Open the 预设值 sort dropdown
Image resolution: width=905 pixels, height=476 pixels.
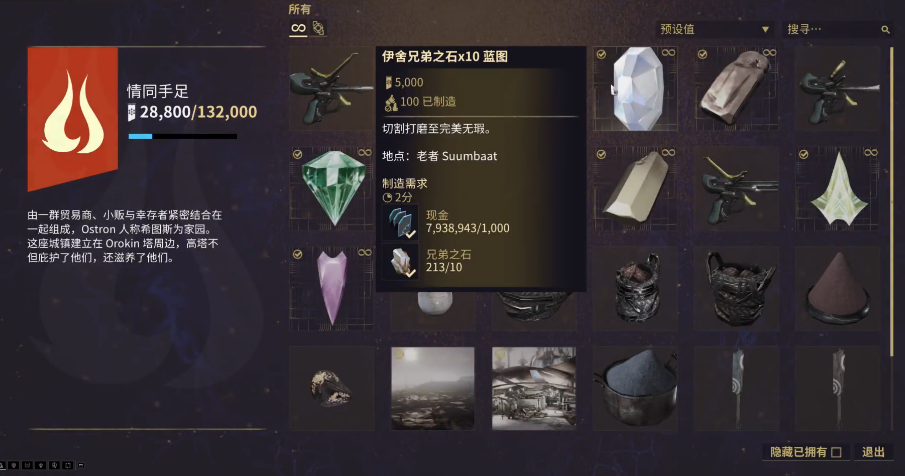click(715, 30)
